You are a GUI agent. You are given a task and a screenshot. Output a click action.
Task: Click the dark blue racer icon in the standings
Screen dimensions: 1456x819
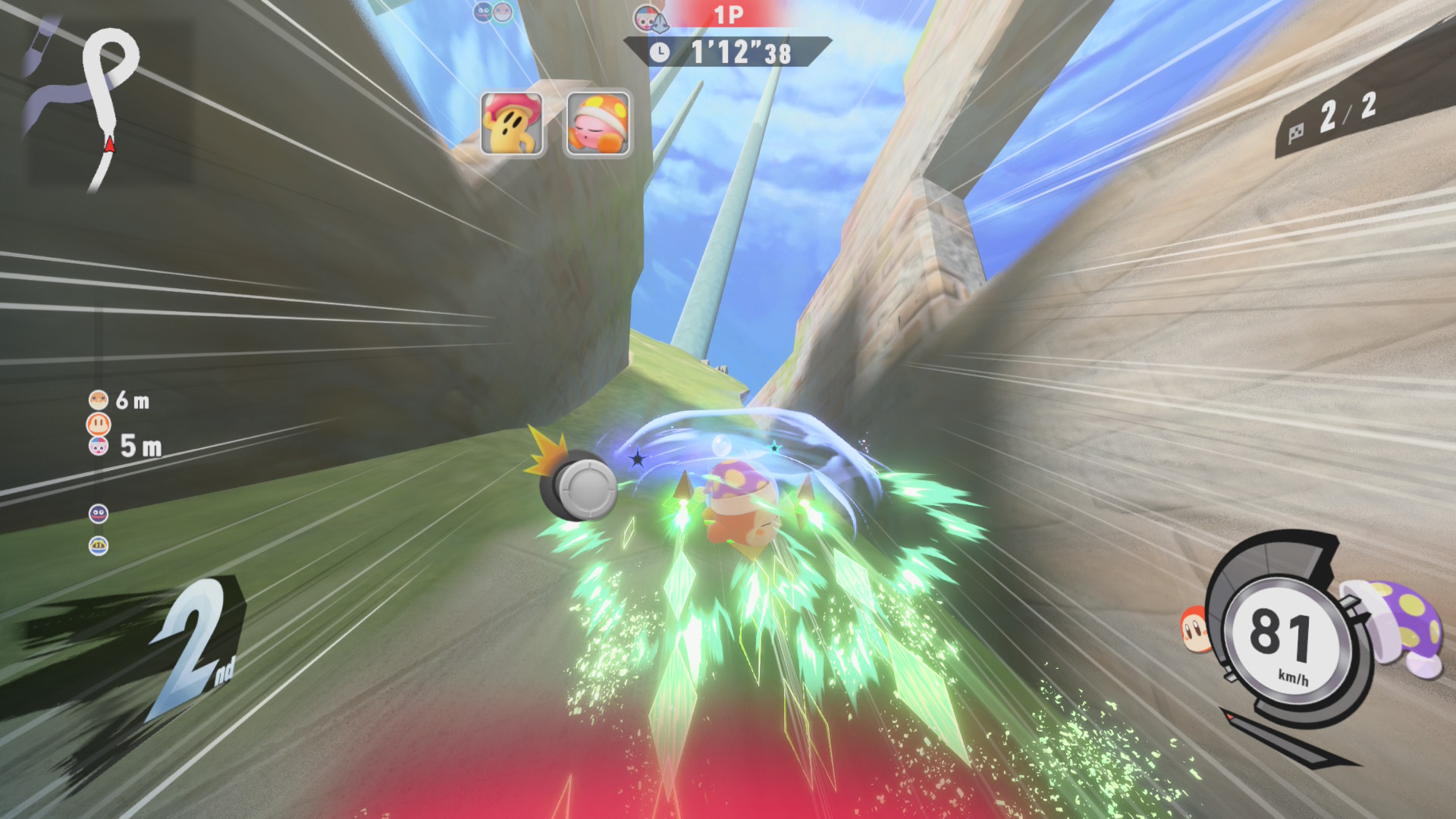click(x=99, y=514)
